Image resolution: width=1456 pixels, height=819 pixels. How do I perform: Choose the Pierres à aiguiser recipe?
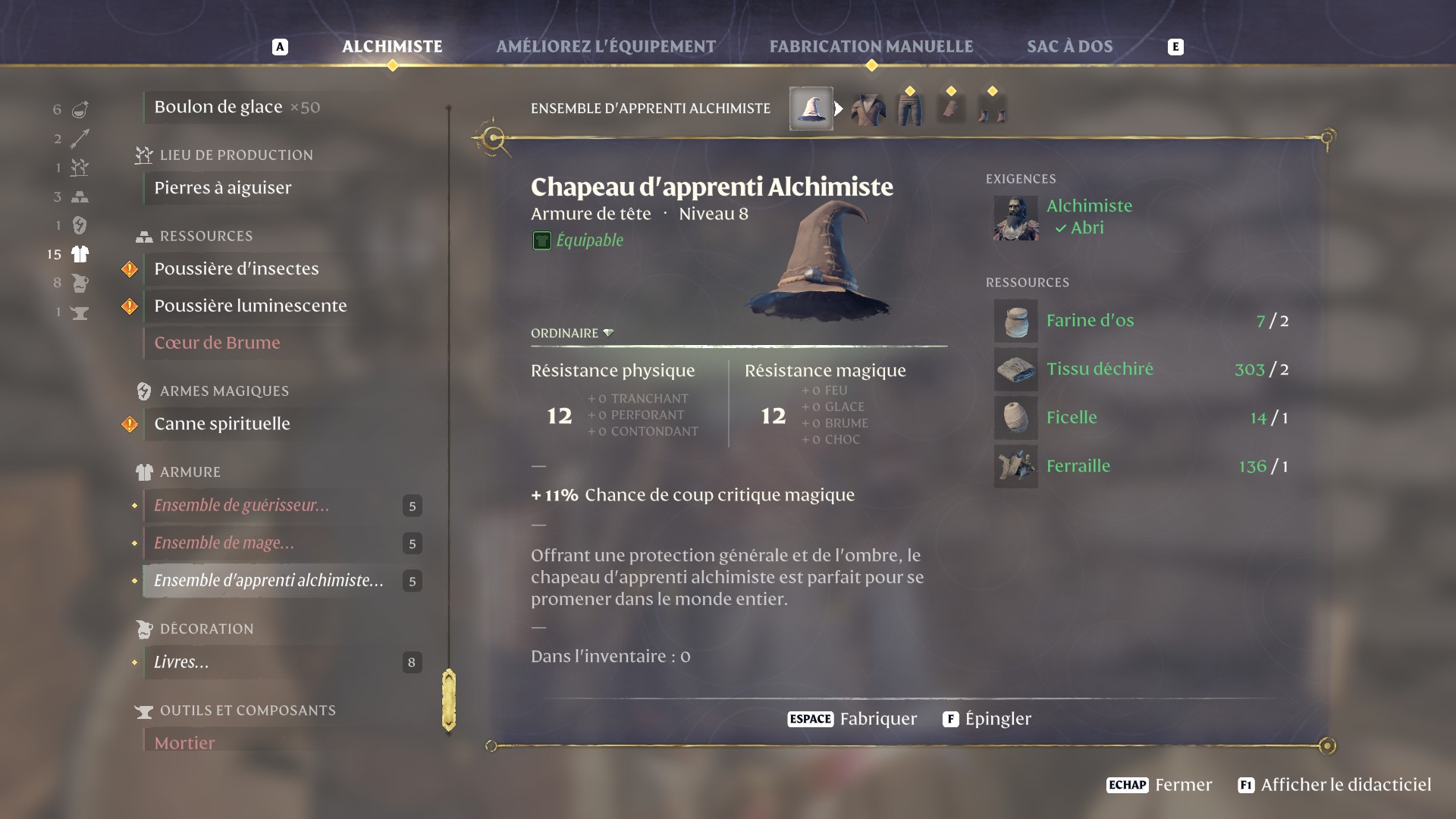223,188
